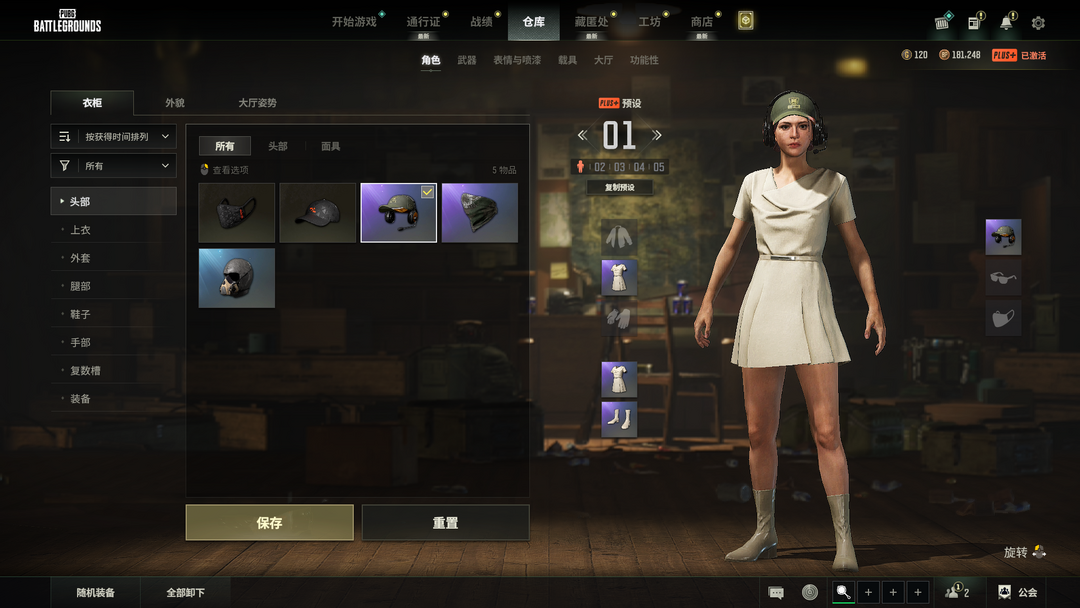Go to the next preset with right arrow
This screenshot has height=608, width=1080.
click(657, 135)
